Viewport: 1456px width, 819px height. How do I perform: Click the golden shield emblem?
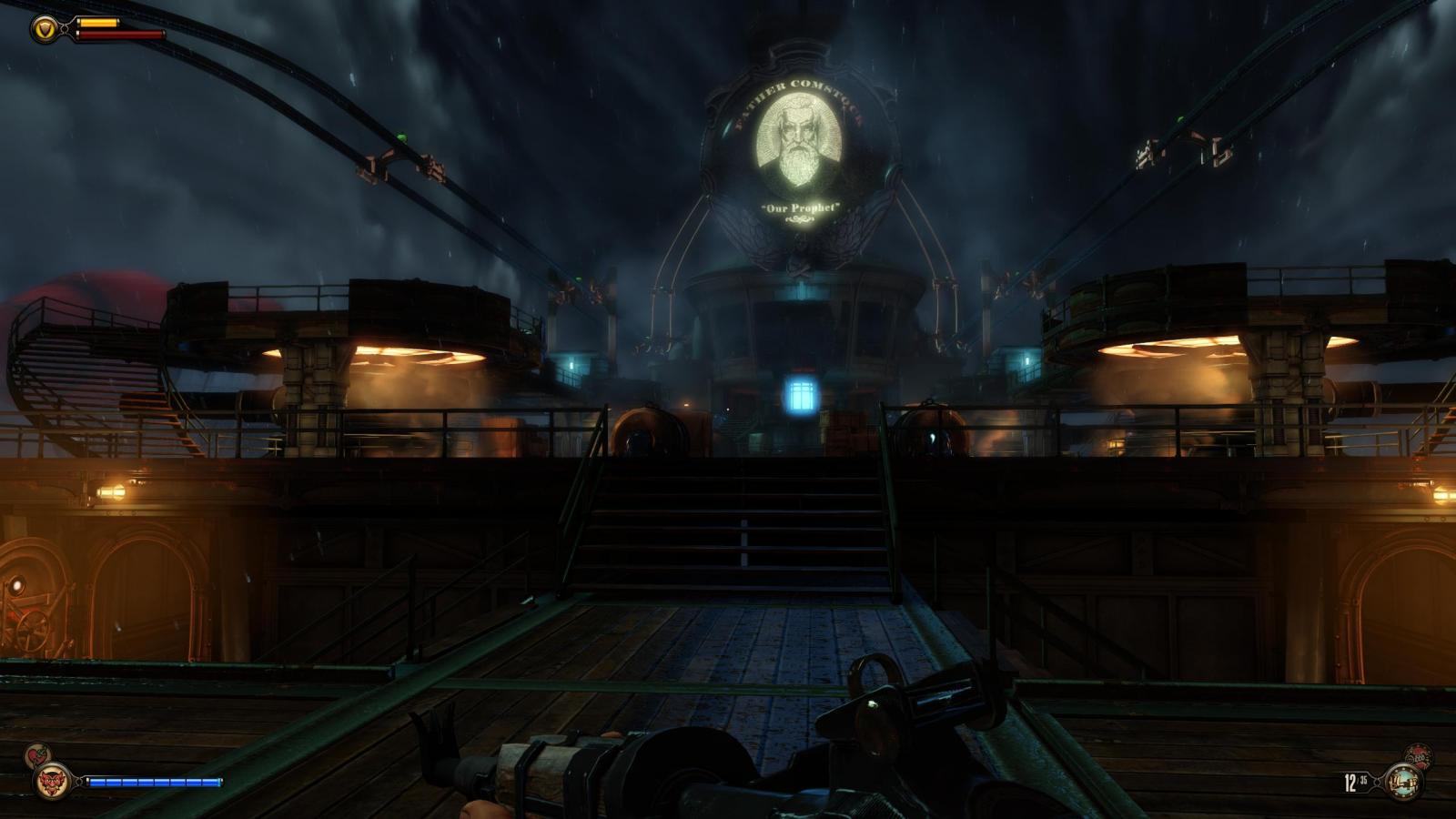pos(43,30)
